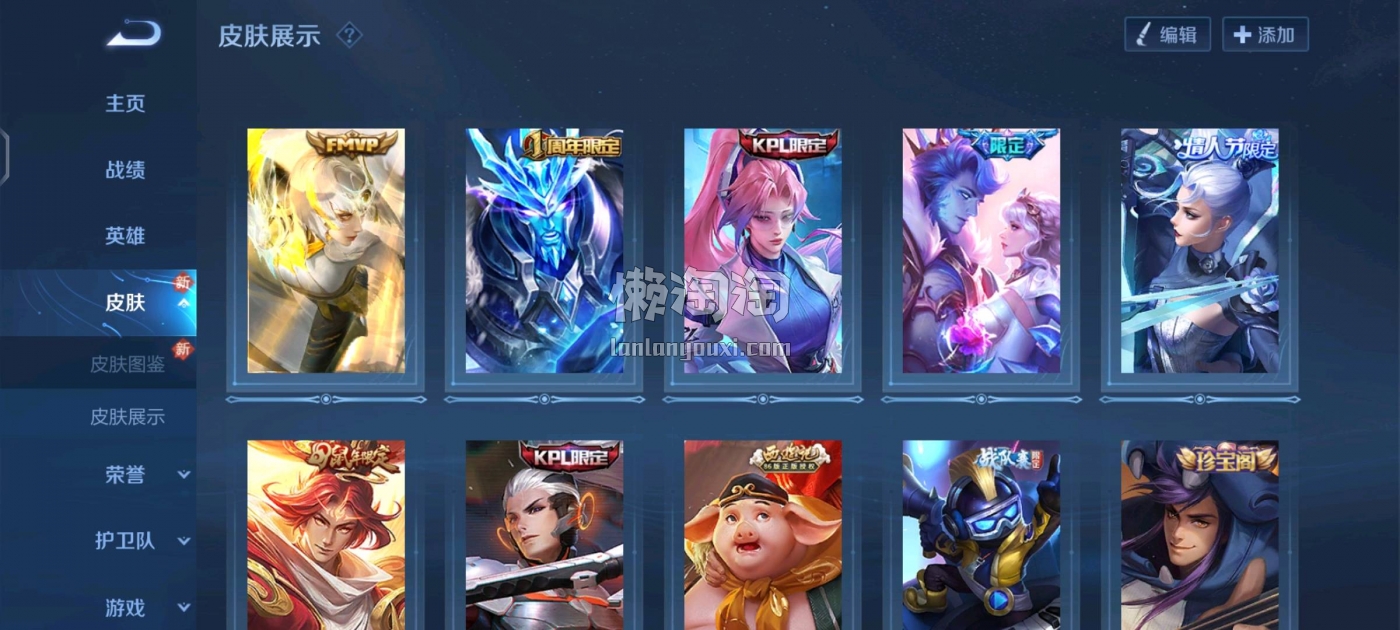
Task: Switch to the 战绩 tab
Action: (126, 170)
